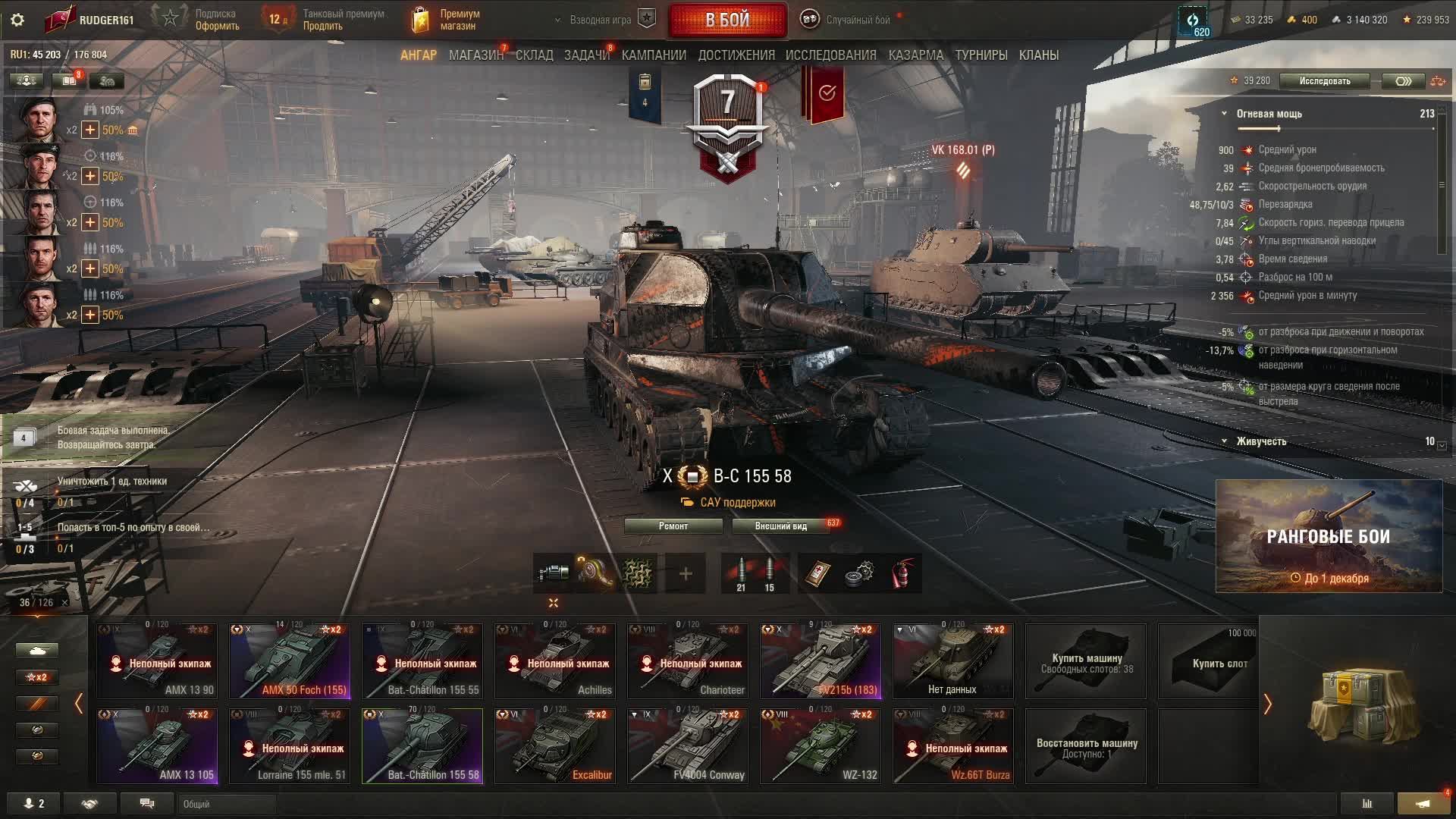Show the КЛАНЫ tab
Image resolution: width=1456 pixels, height=819 pixels.
pyautogui.click(x=1038, y=55)
